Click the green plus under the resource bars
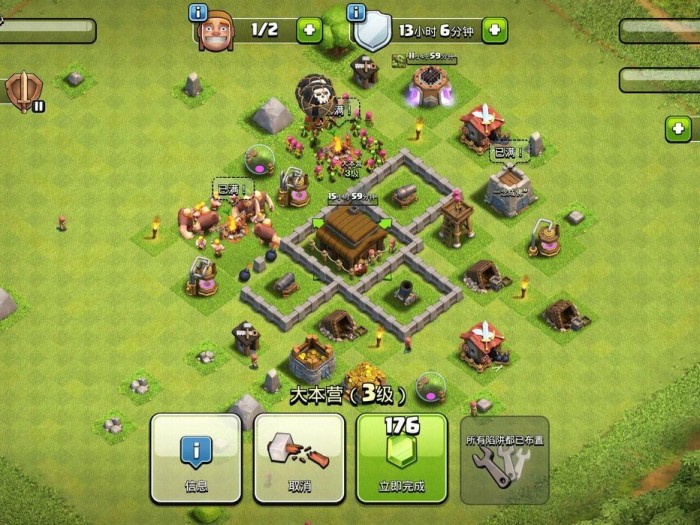Viewport: 700px width, 525px height. tap(679, 128)
